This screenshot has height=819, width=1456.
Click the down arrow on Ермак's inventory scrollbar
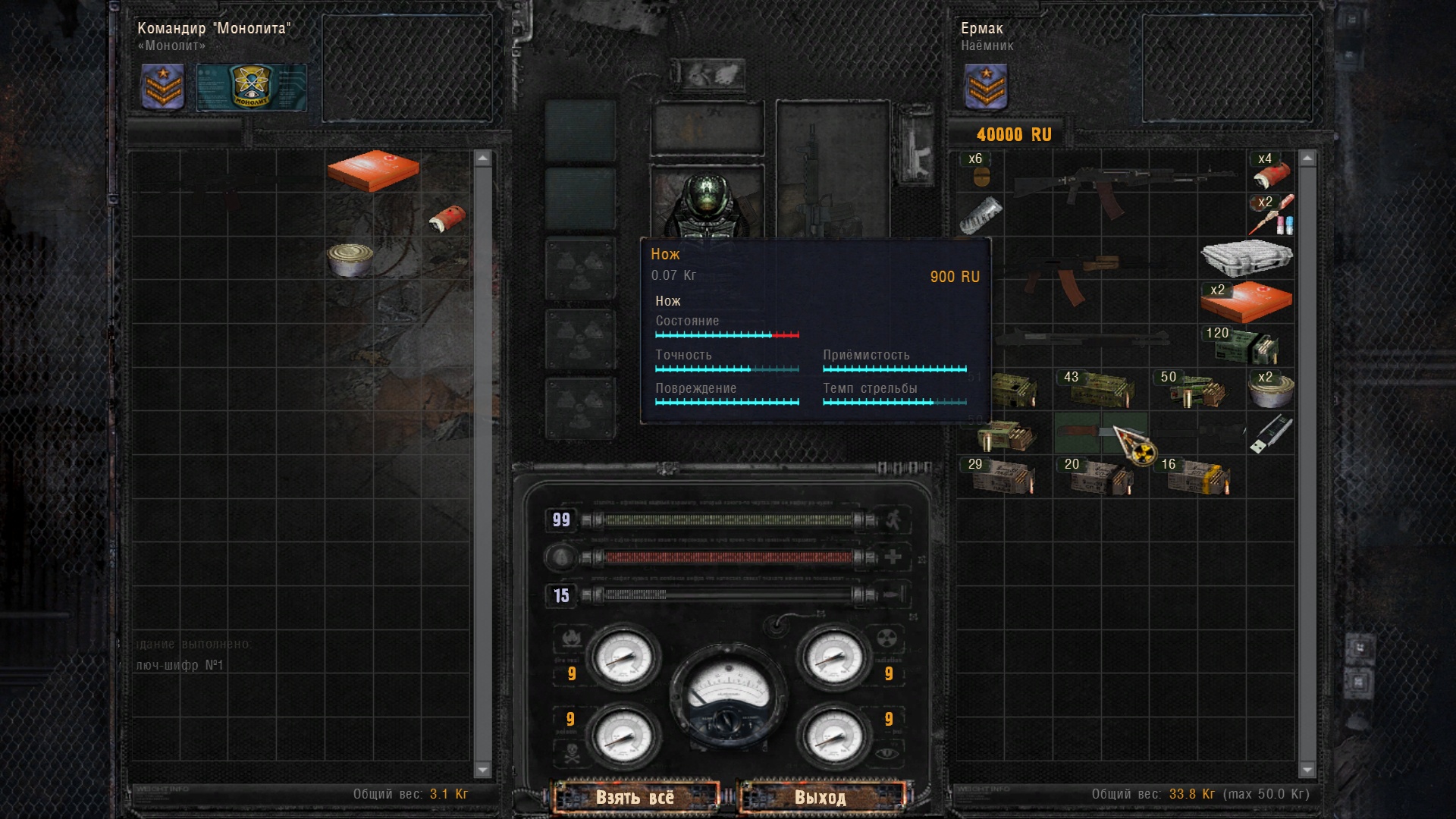tap(1307, 770)
